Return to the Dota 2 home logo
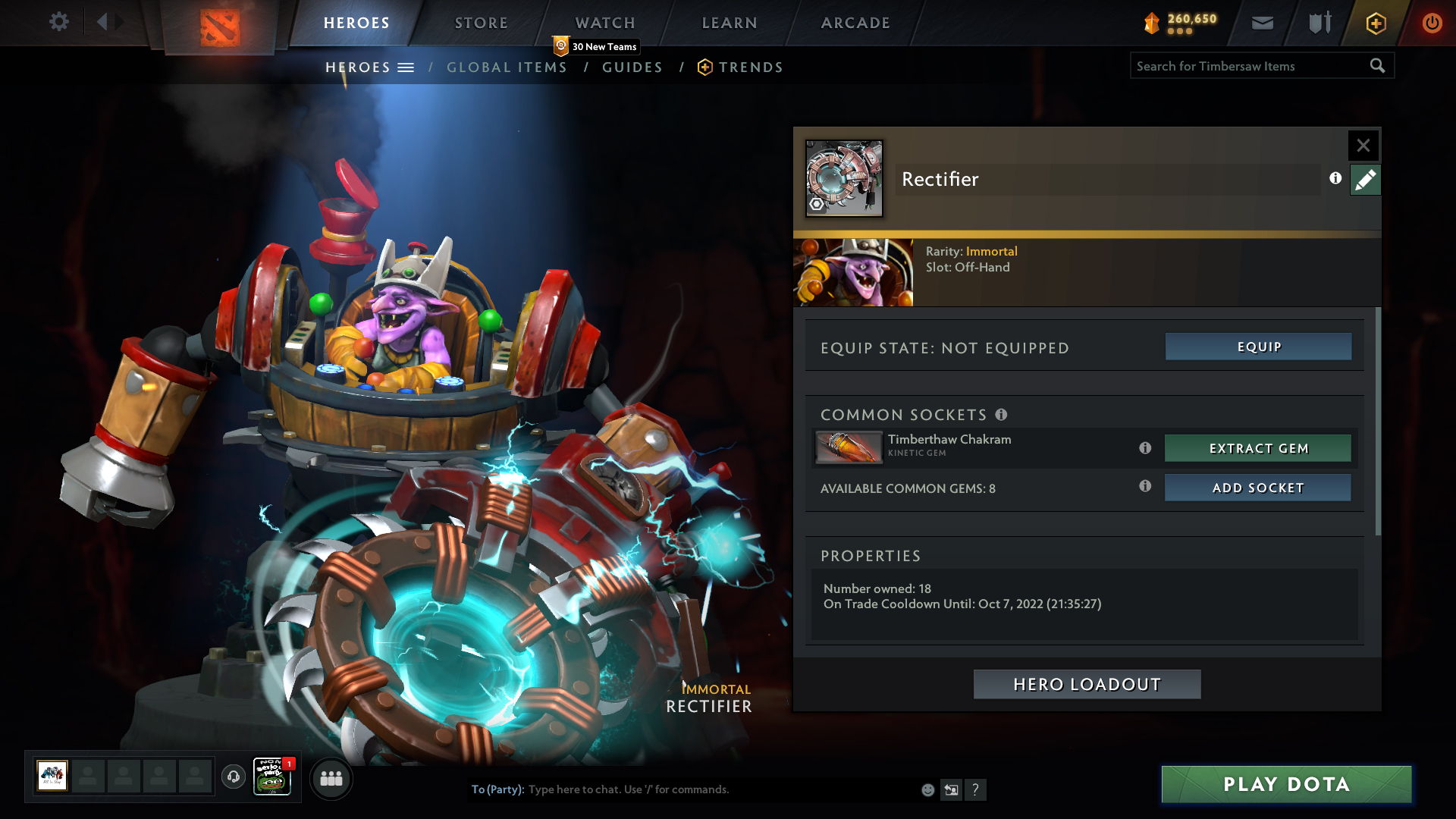The height and width of the screenshot is (819, 1456). click(219, 27)
